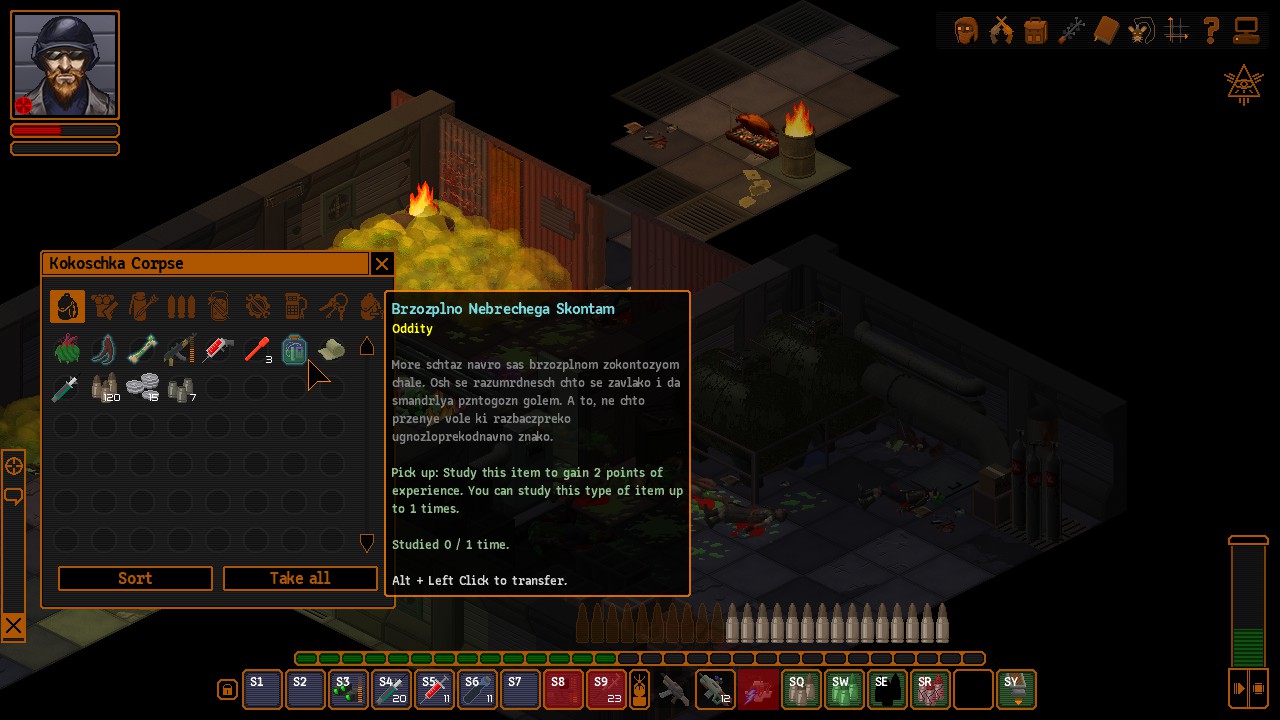The image size is (1280, 720).
Task: Filter loot by keys tab
Action: [333, 306]
